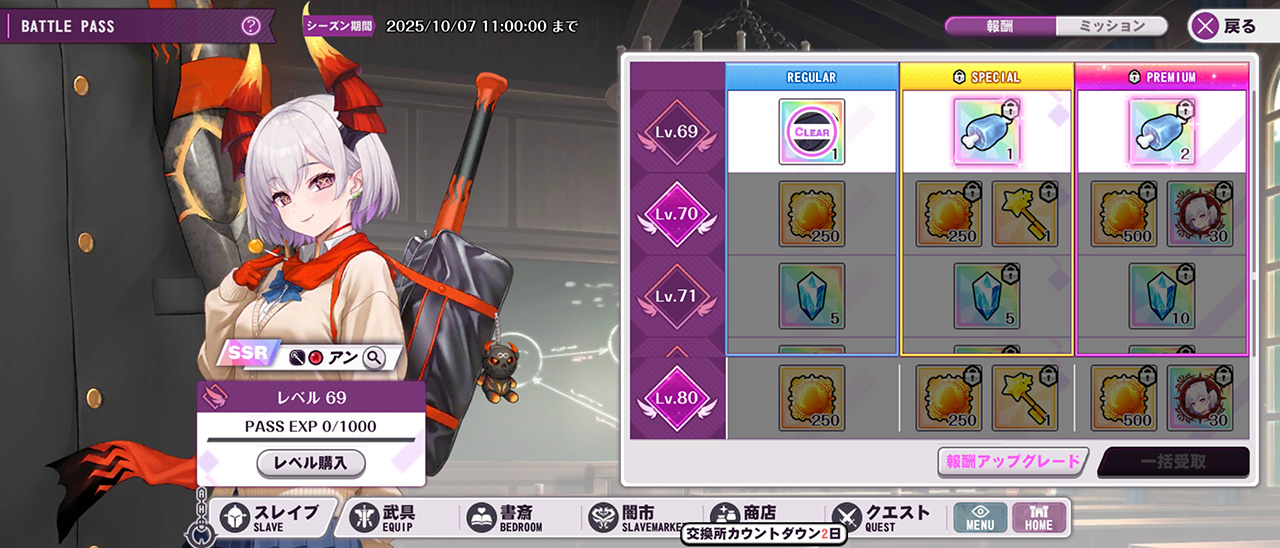Inspect character アン with the magnifier icon
1280x548 pixels.
[374, 357]
